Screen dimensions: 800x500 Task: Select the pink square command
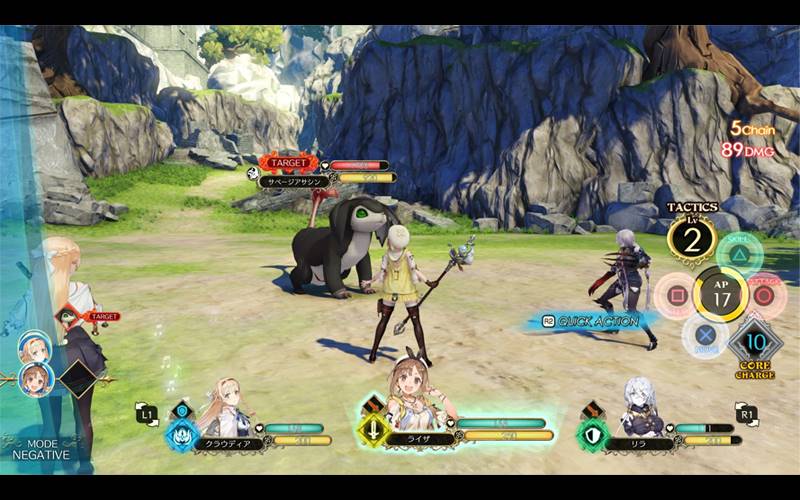click(x=675, y=296)
